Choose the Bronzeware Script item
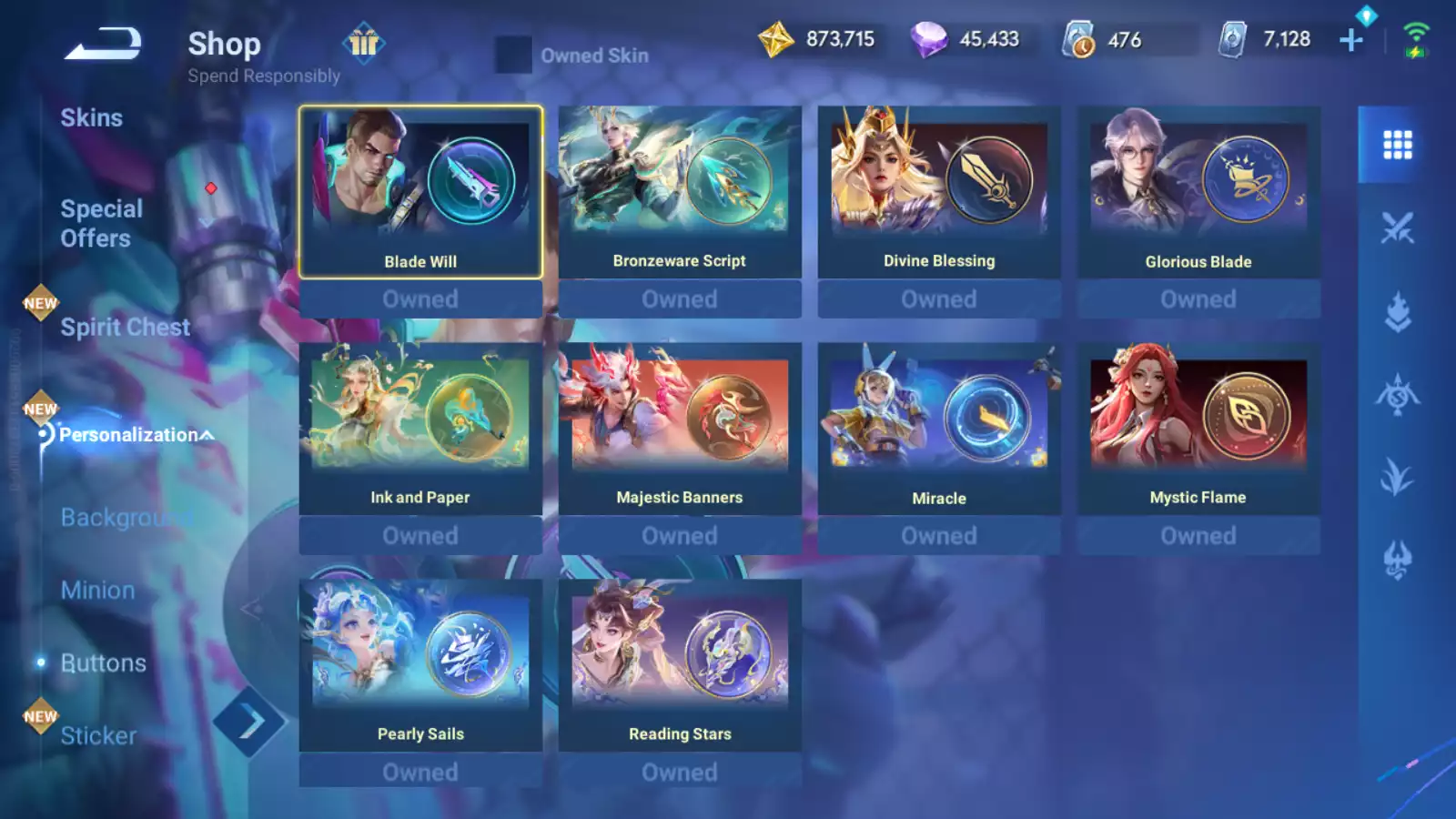 tap(680, 192)
